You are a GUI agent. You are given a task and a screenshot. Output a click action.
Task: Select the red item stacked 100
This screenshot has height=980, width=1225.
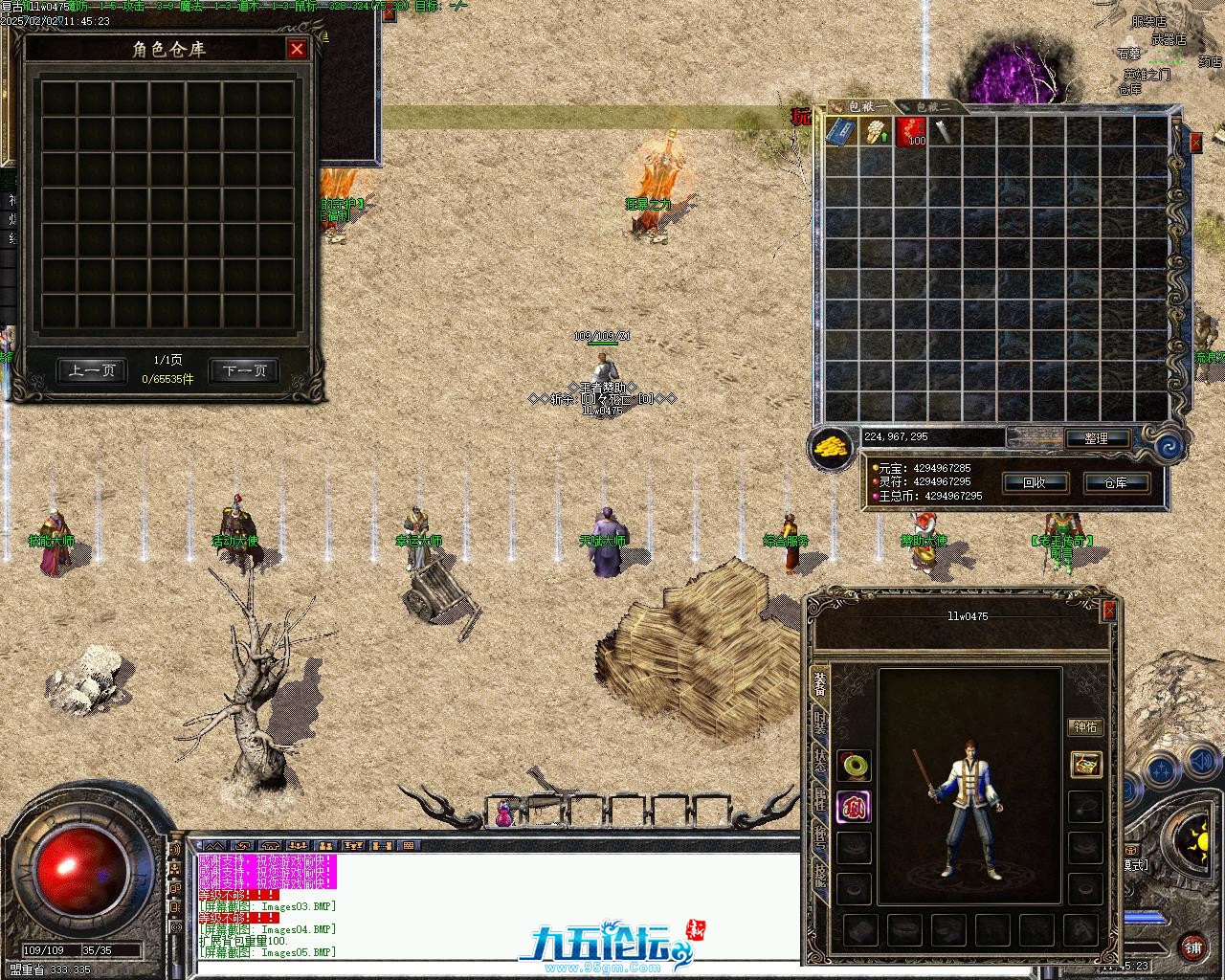coord(910,132)
